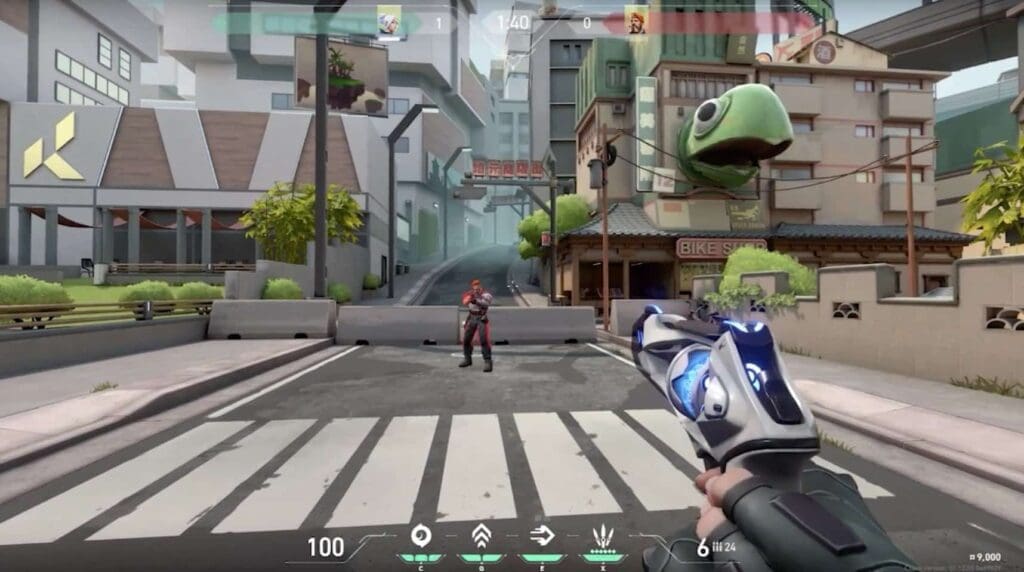The width and height of the screenshot is (1024, 572).
Task: Activate the Cloudburst swirl ability icon
Action: (421, 535)
